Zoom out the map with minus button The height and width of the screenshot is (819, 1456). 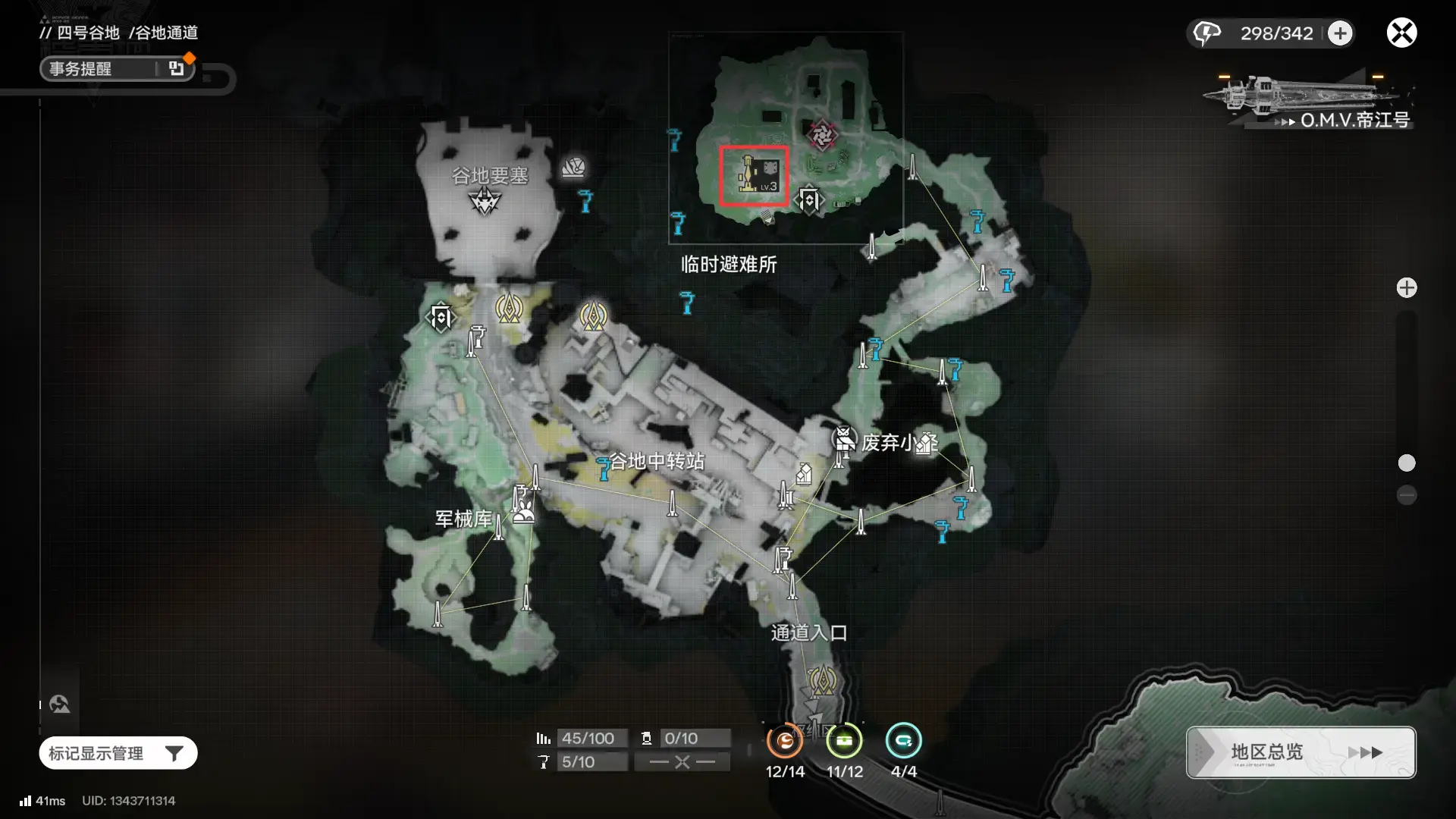(x=1407, y=495)
